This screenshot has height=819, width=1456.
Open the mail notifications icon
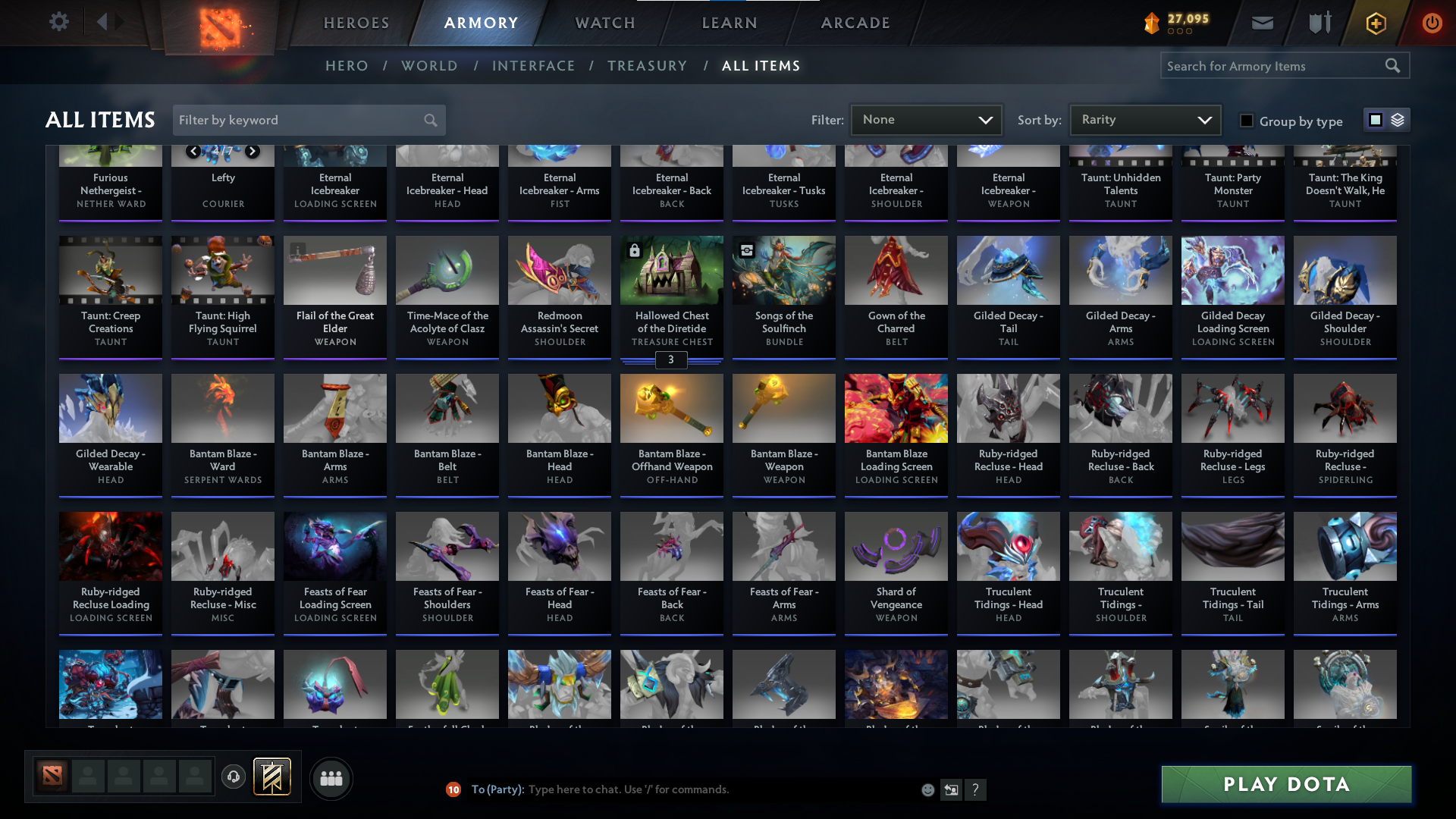[x=1261, y=23]
